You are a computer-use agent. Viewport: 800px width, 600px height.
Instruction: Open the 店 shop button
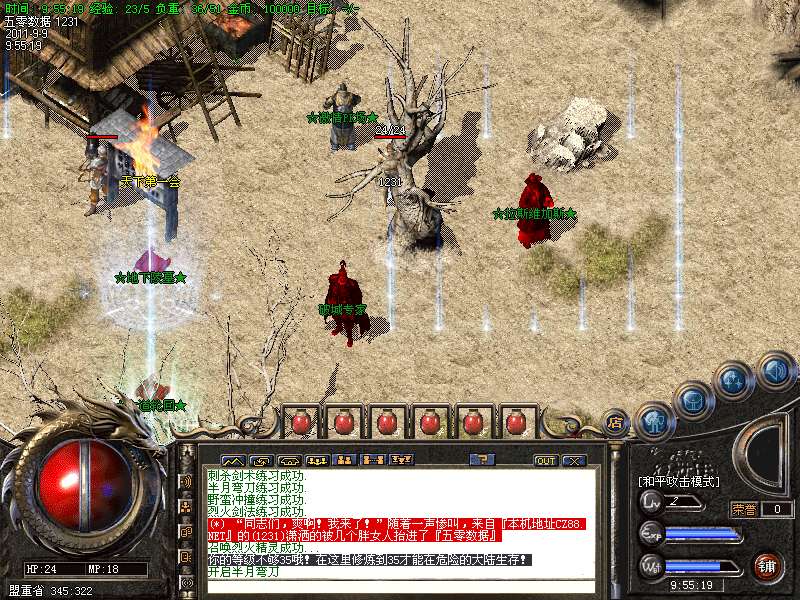pos(616,422)
